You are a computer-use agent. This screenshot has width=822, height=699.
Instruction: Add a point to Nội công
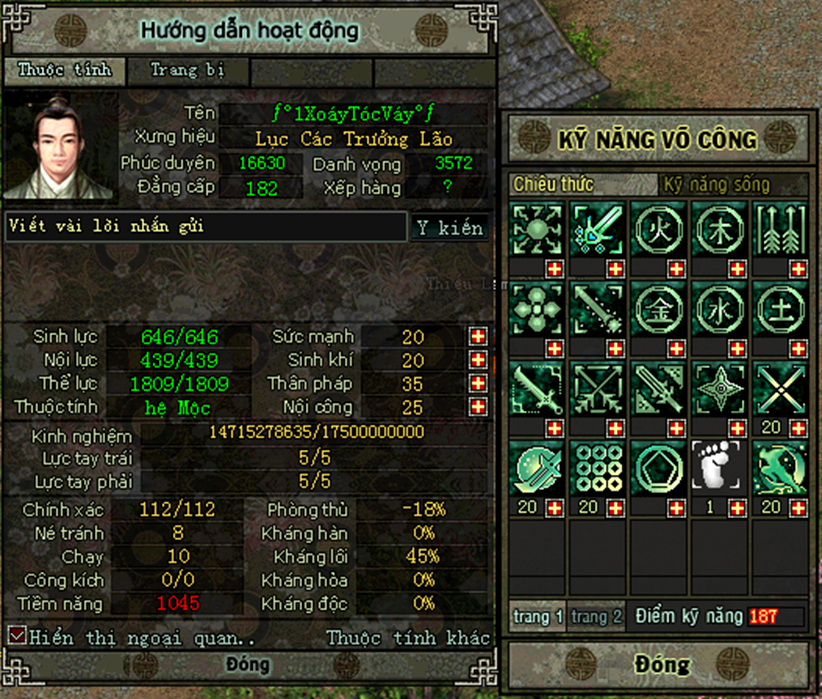tap(478, 407)
